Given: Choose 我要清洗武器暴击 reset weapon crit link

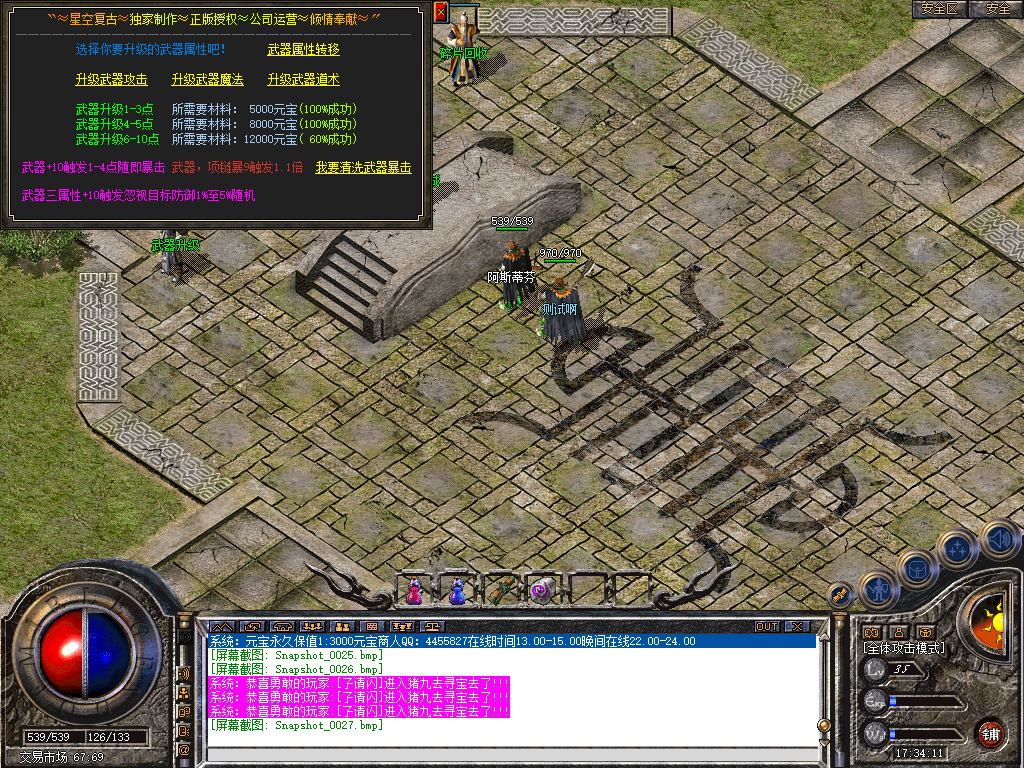Looking at the screenshot, I should tap(363, 167).
